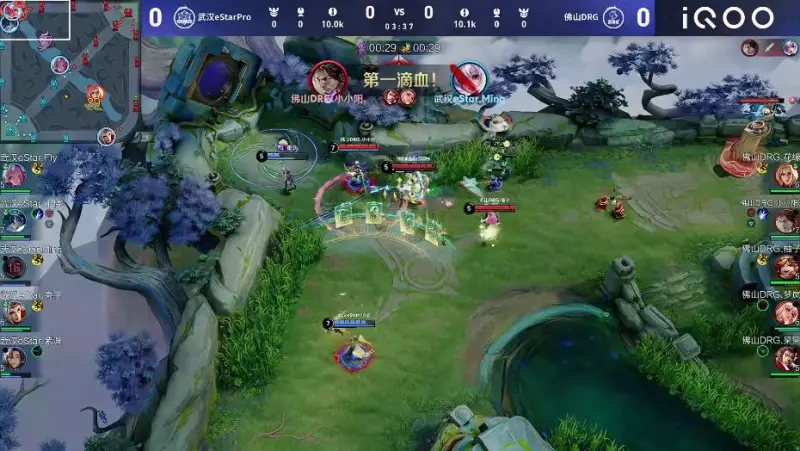Select eStar.Fly's hero portrait
800x451 pixels.
click(13, 176)
